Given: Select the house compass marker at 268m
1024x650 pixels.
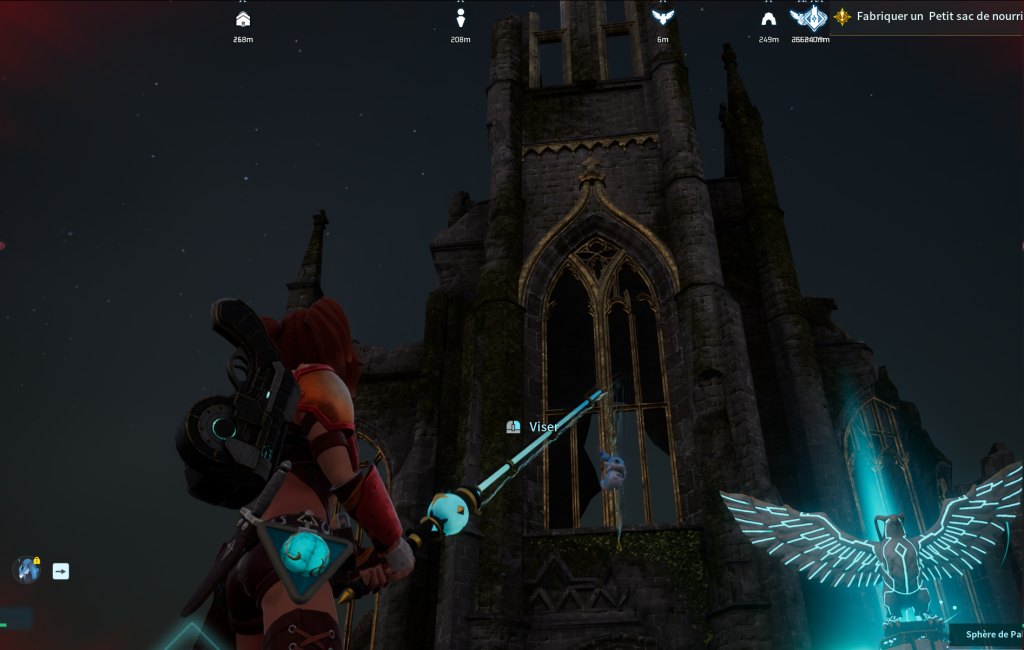Looking at the screenshot, I should coord(242,19).
